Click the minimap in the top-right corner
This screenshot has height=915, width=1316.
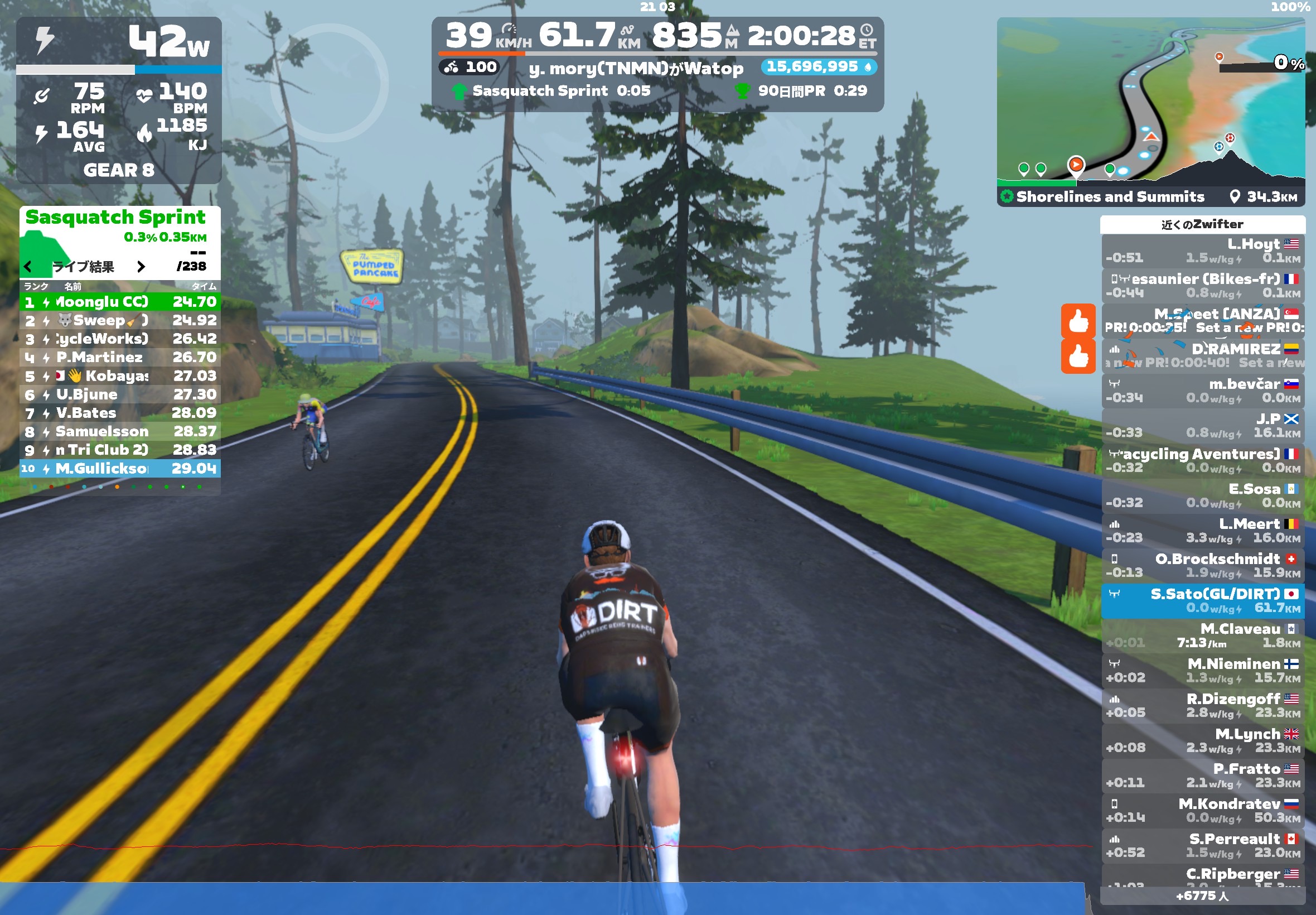(1150, 103)
